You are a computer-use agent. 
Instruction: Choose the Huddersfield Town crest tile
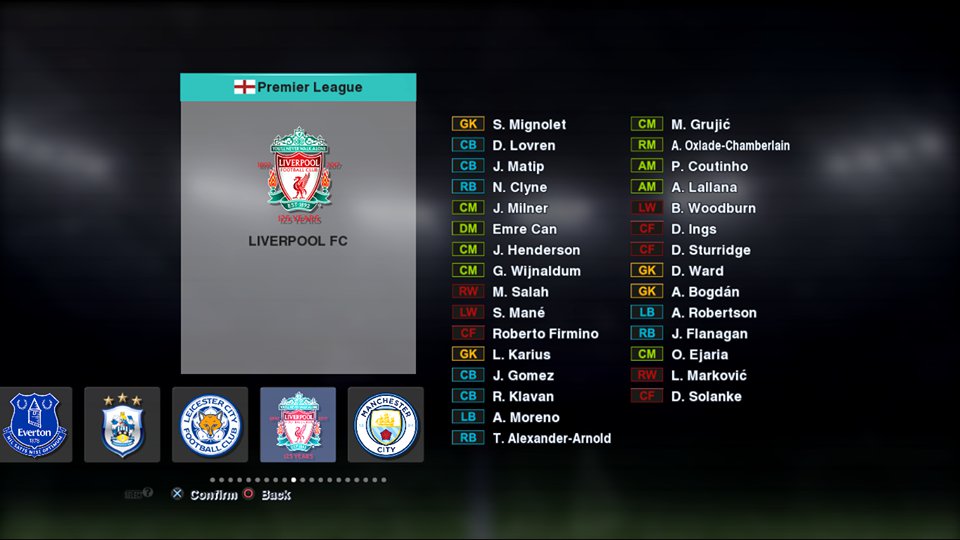(x=122, y=425)
